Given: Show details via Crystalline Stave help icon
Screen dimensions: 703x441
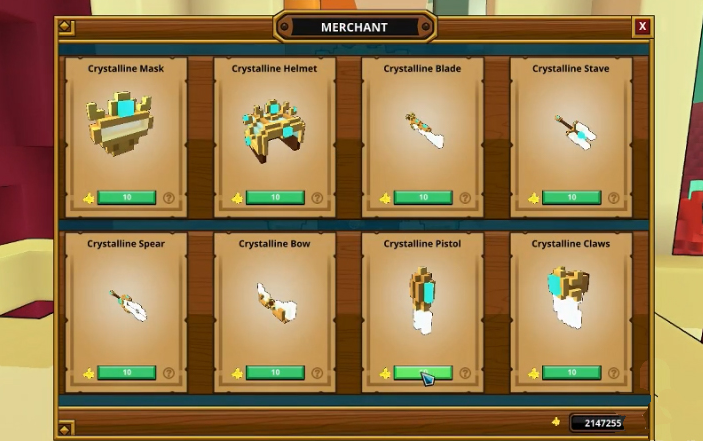Looking at the screenshot, I should pyautogui.click(x=613, y=198).
